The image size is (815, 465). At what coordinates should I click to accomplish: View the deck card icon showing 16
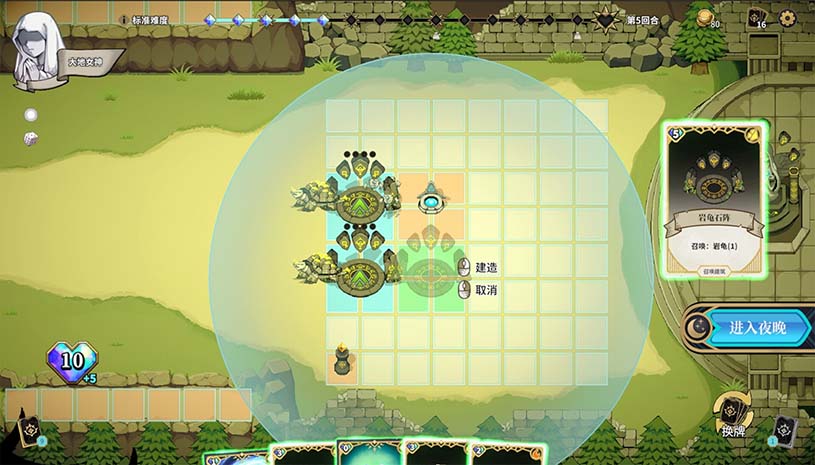pos(757,18)
